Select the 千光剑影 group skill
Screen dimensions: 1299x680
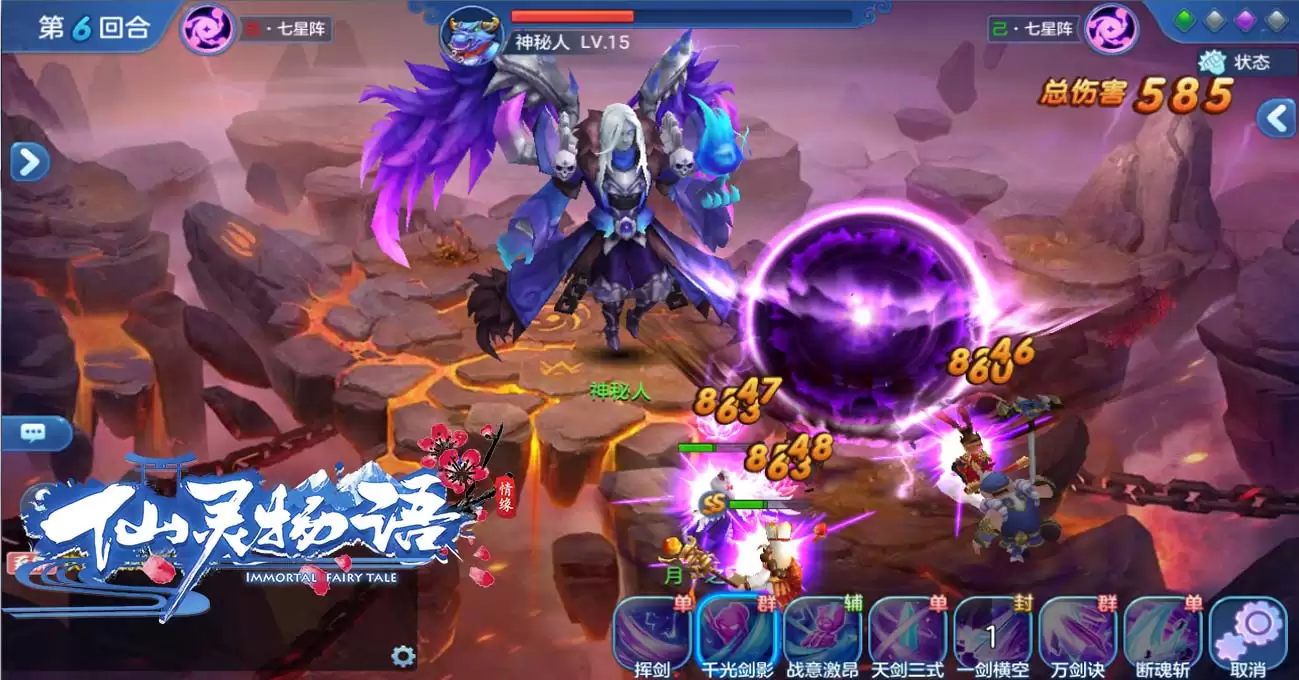[x=738, y=634]
